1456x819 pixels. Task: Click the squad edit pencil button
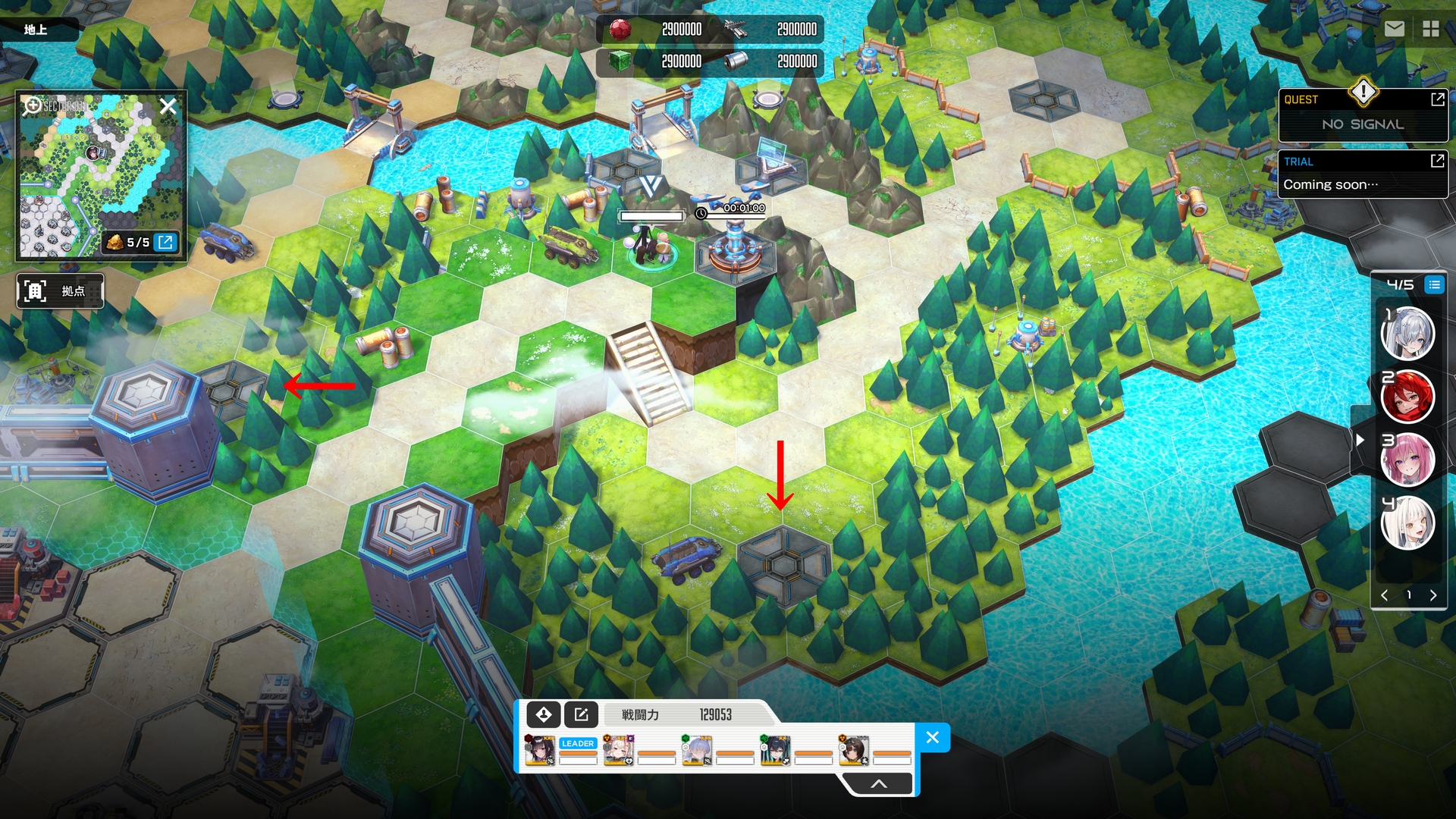coord(581,714)
